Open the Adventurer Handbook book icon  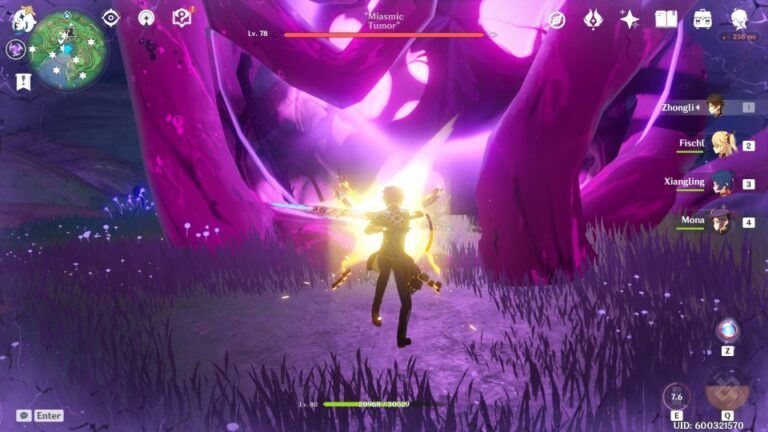click(666, 19)
